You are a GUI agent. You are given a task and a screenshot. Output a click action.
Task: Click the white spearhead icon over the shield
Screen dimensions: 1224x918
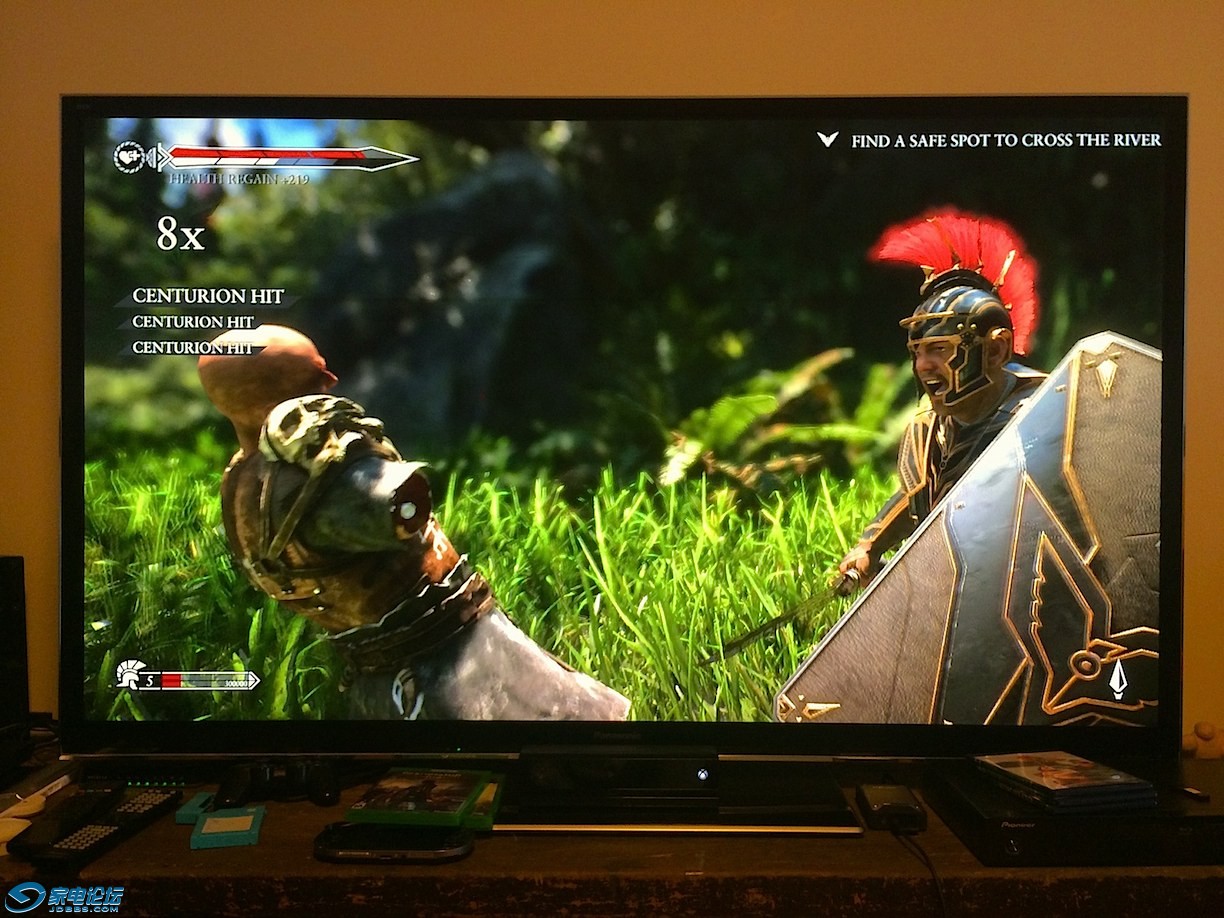[x=1117, y=679]
